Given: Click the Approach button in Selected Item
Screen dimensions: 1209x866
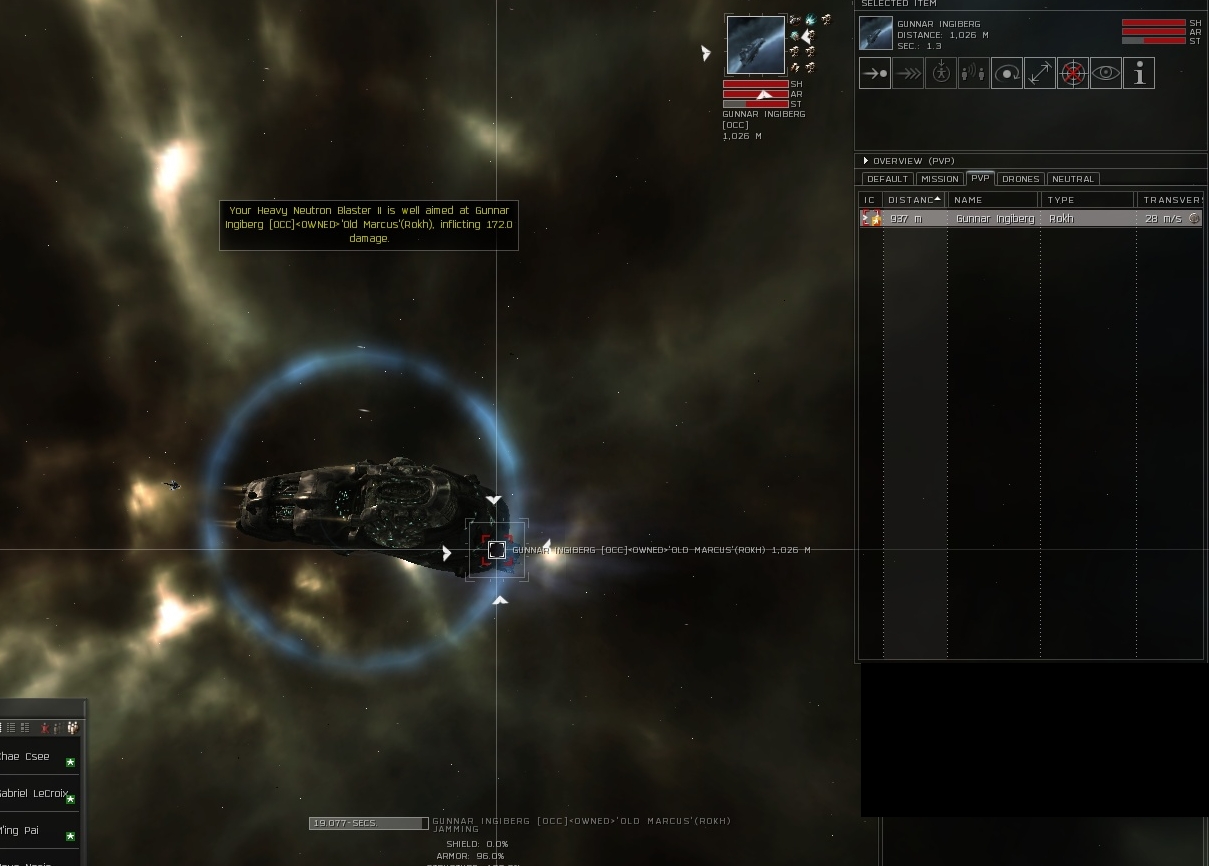Looking at the screenshot, I should coord(875,73).
